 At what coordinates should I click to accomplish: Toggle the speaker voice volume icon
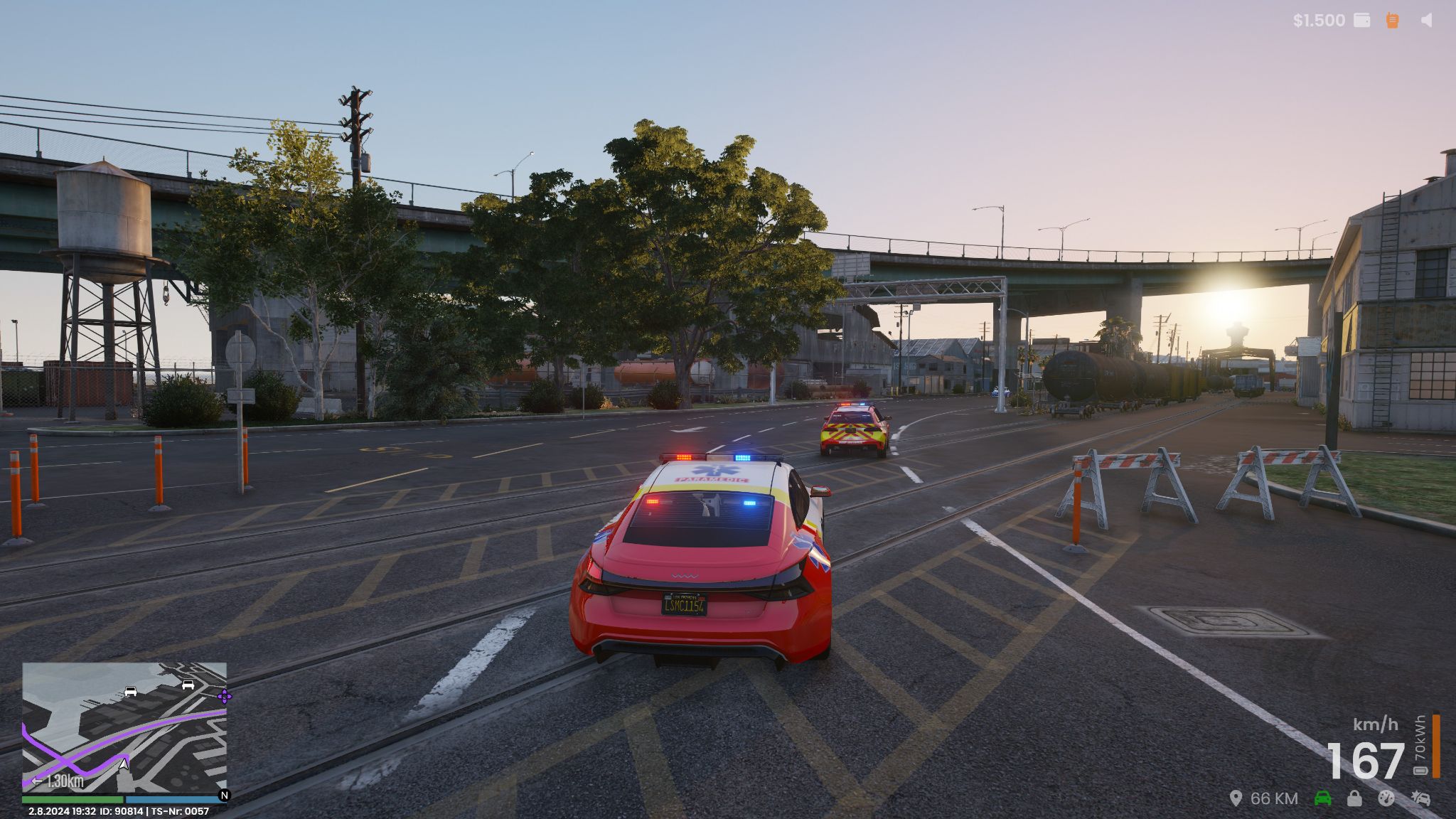pyautogui.click(x=1426, y=20)
